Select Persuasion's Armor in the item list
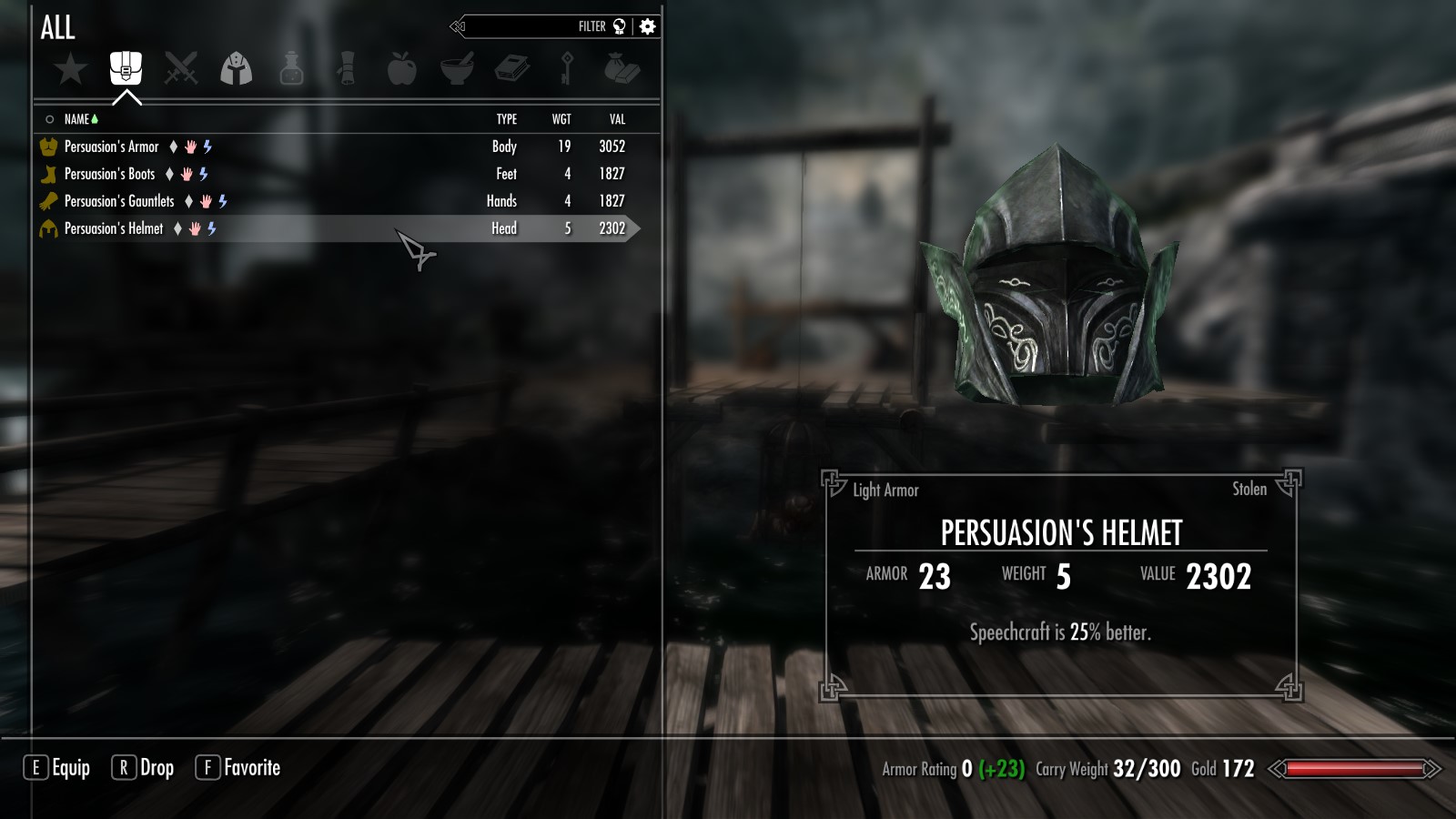Viewport: 1456px width, 819px height. 111,147
